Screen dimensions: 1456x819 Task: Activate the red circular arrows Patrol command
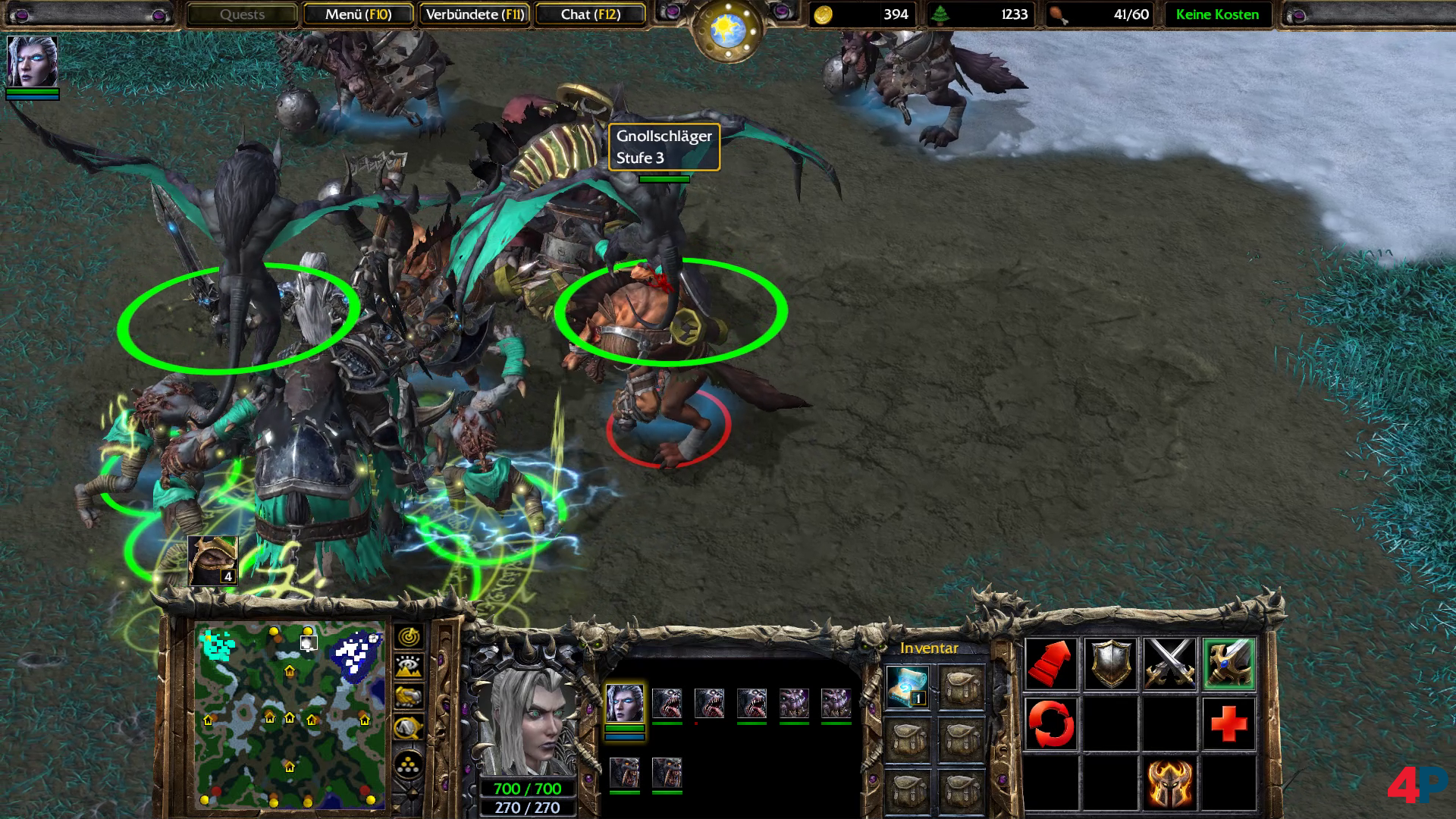(x=1050, y=723)
